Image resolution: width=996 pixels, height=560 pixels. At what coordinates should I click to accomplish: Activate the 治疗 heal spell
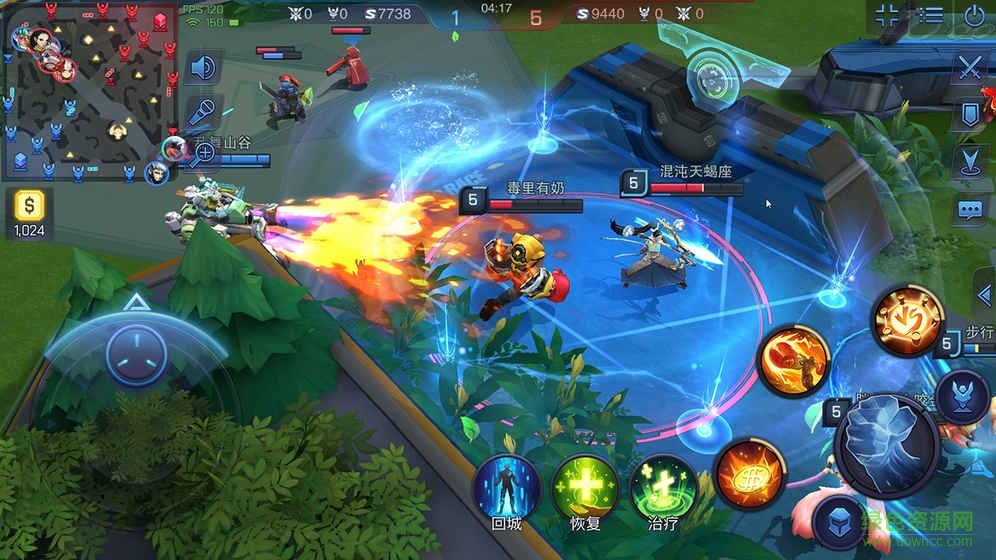[x=662, y=490]
